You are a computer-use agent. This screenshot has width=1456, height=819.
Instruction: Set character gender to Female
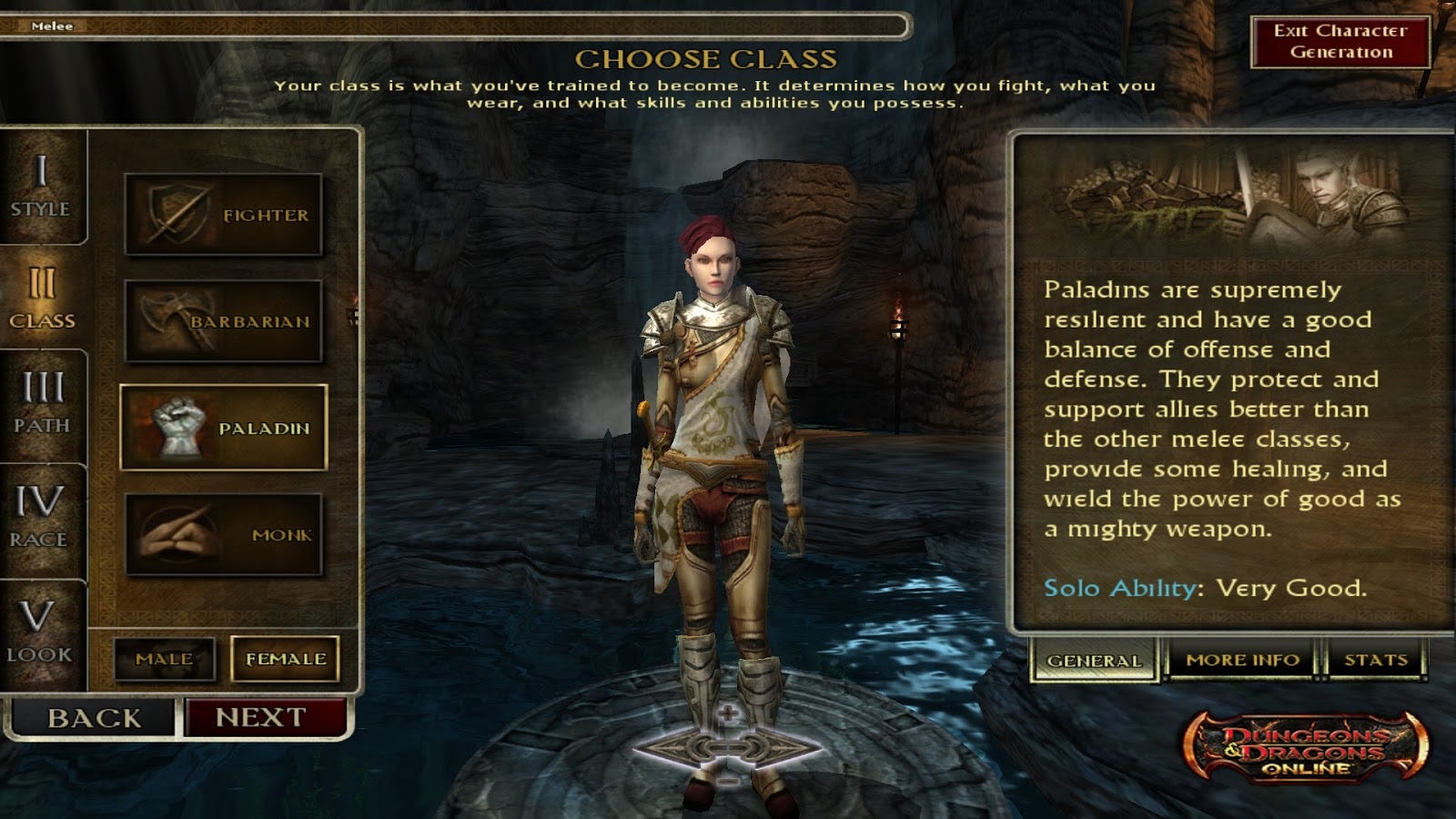pyautogui.click(x=285, y=659)
